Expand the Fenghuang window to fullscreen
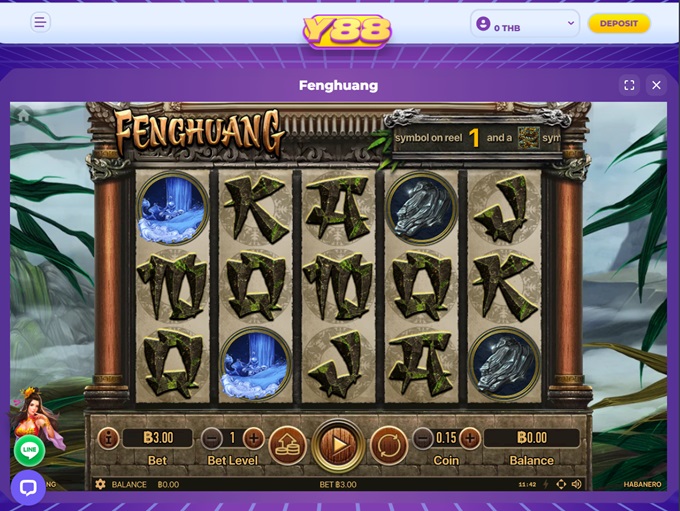The height and width of the screenshot is (511, 680). 629,85
